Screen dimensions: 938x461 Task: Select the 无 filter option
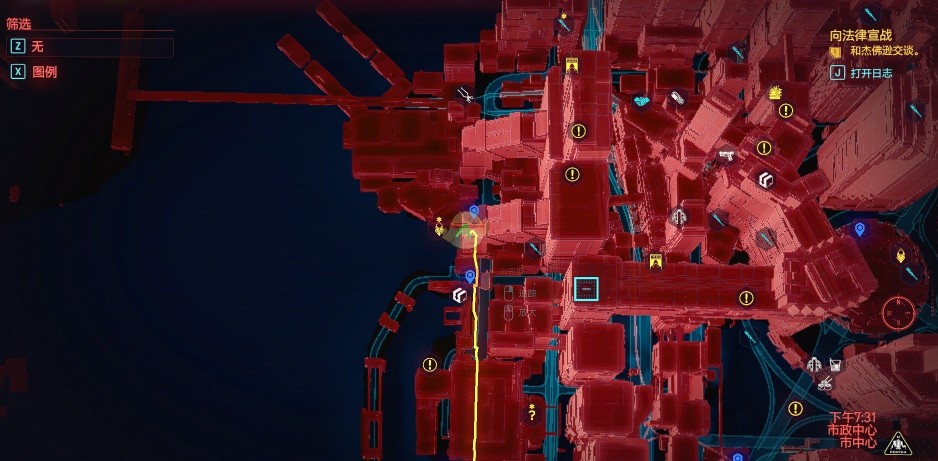pyautogui.click(x=38, y=46)
